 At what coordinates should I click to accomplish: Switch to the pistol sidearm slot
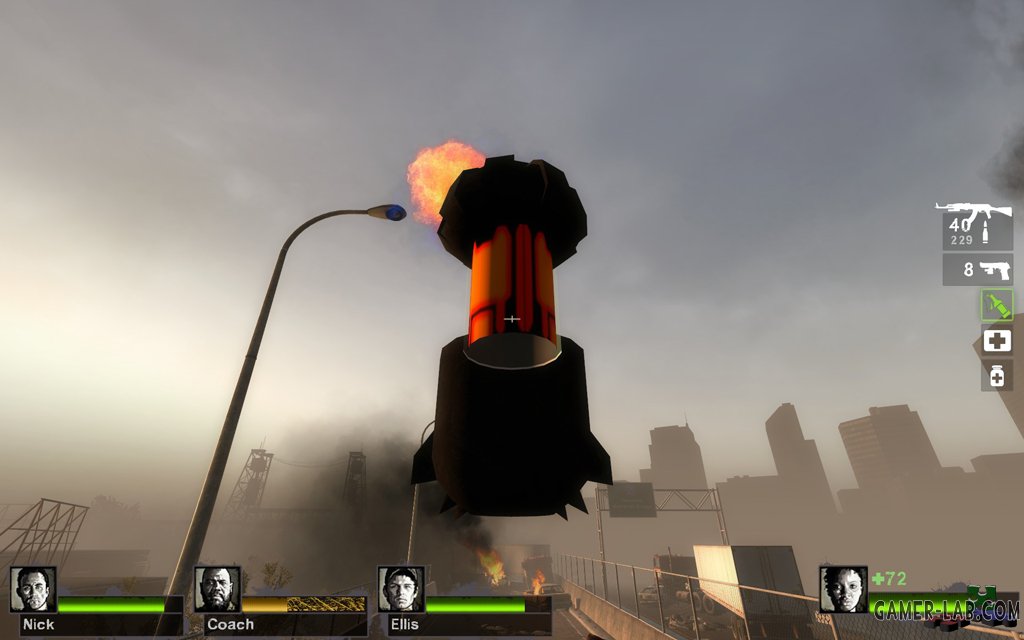[977, 269]
